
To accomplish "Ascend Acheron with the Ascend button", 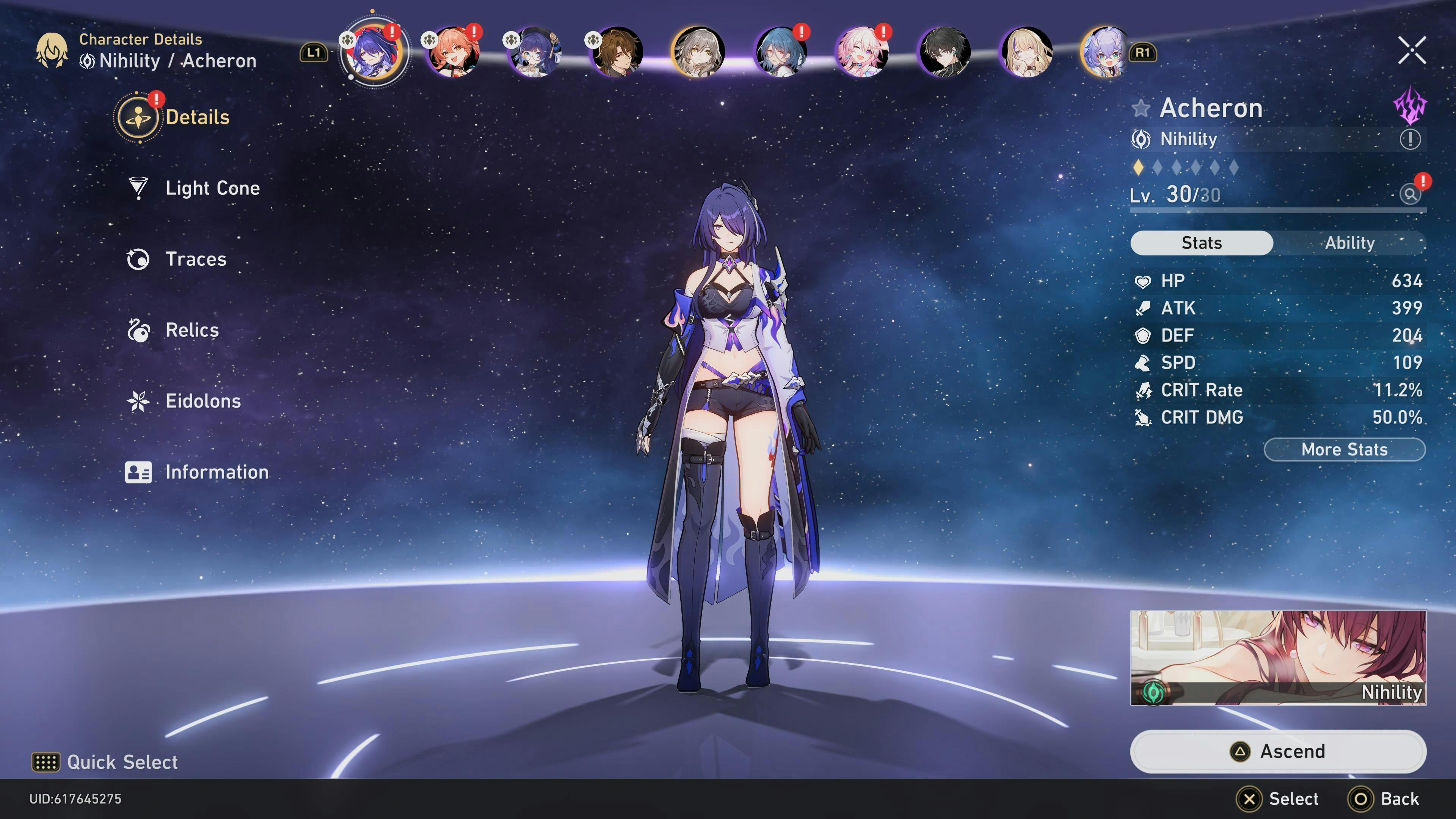I will pyautogui.click(x=1277, y=751).
